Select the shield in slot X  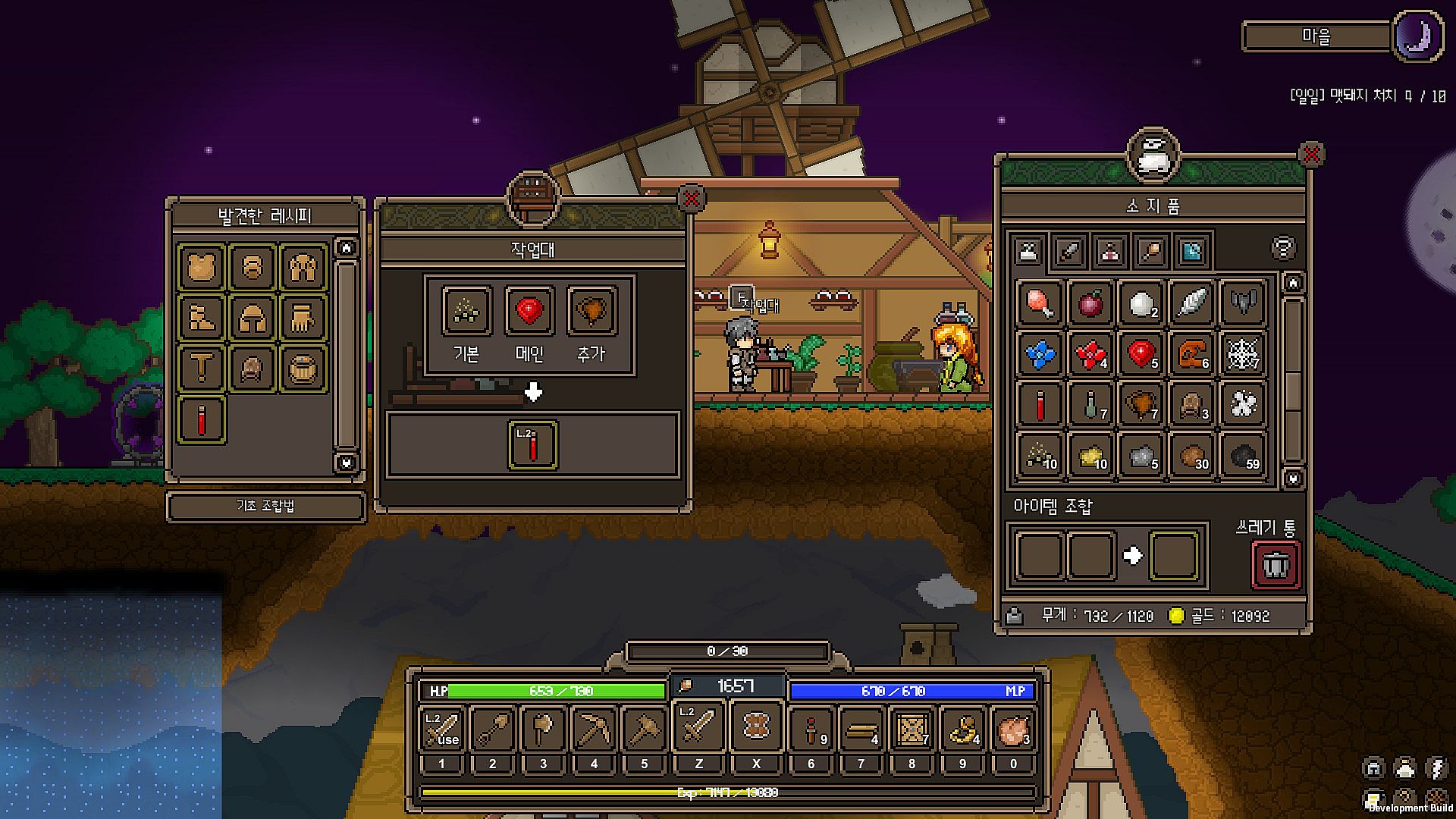point(755,726)
